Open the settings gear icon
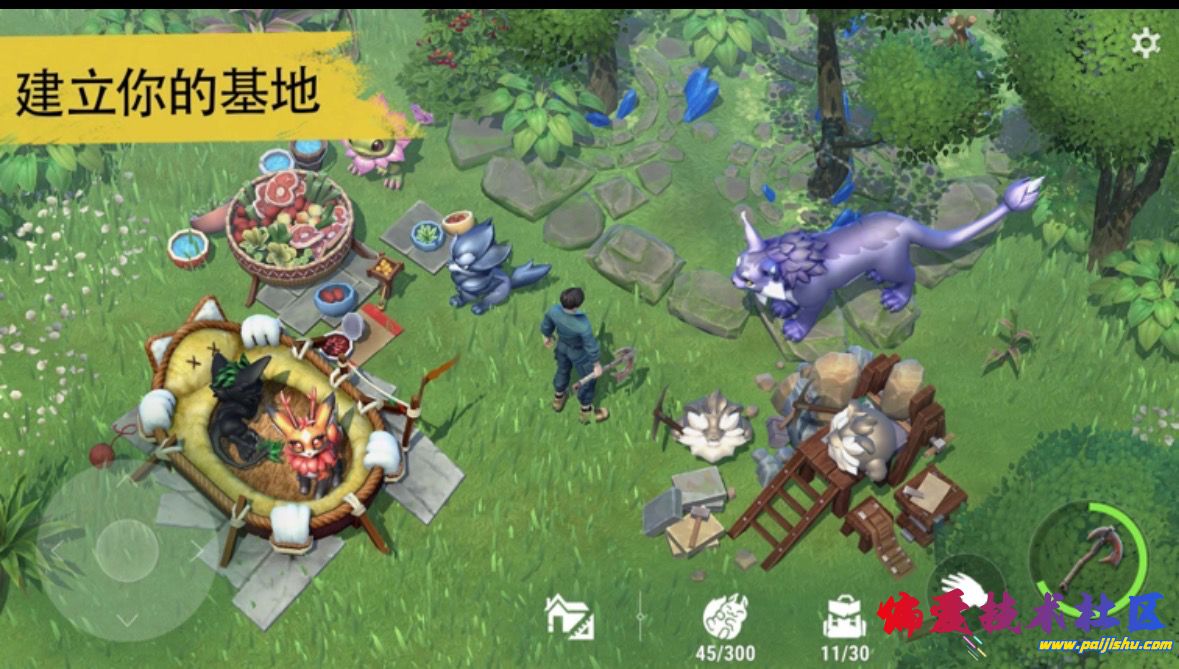This screenshot has width=1179, height=669. pos(1145,43)
